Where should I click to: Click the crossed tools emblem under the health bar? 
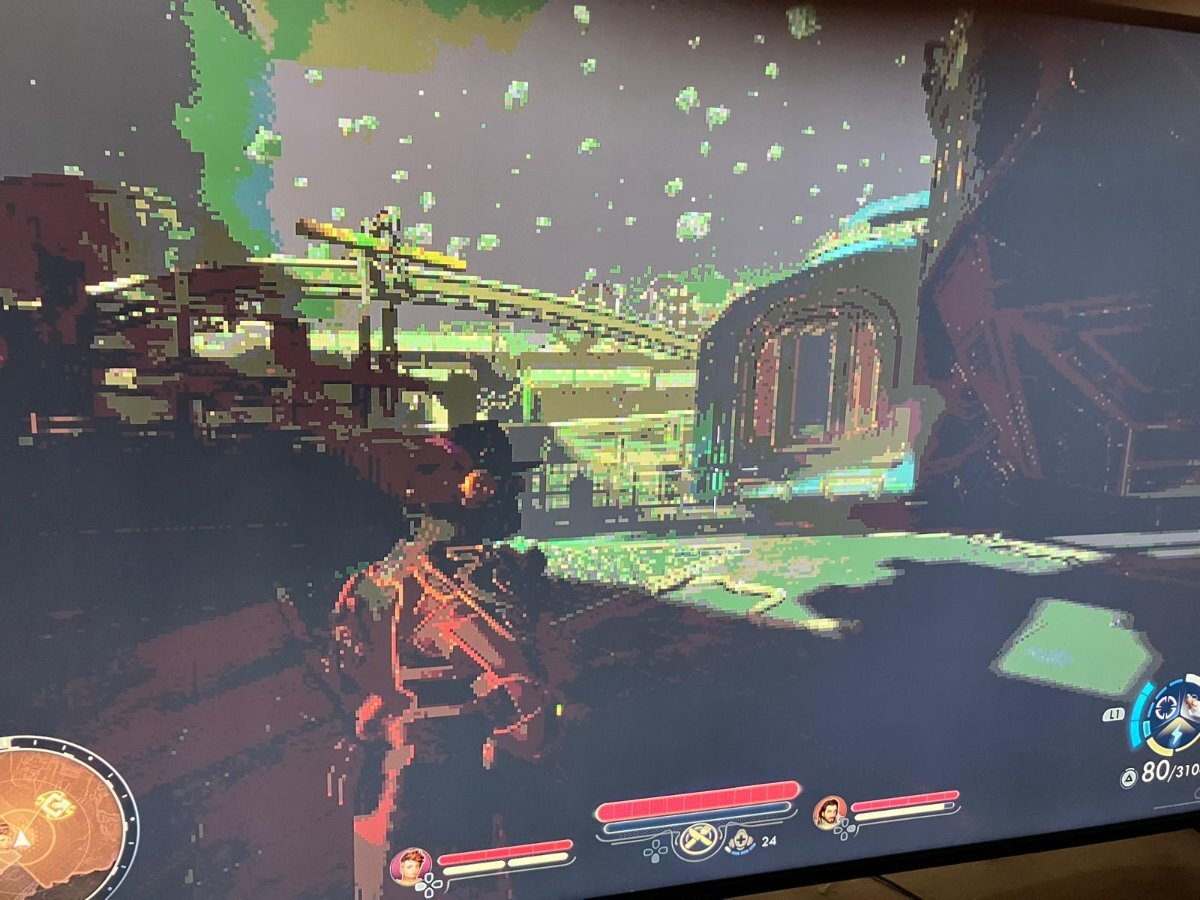698,840
